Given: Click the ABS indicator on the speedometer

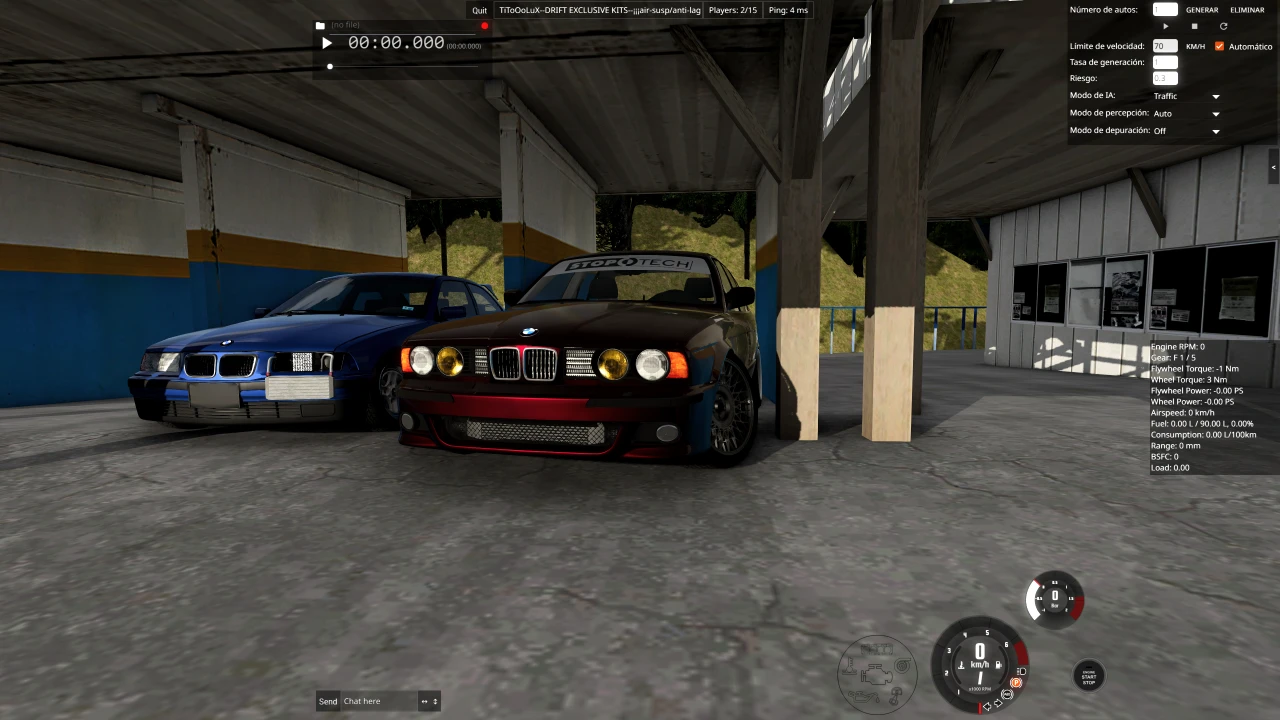Looking at the screenshot, I should pyautogui.click(x=1007, y=694).
